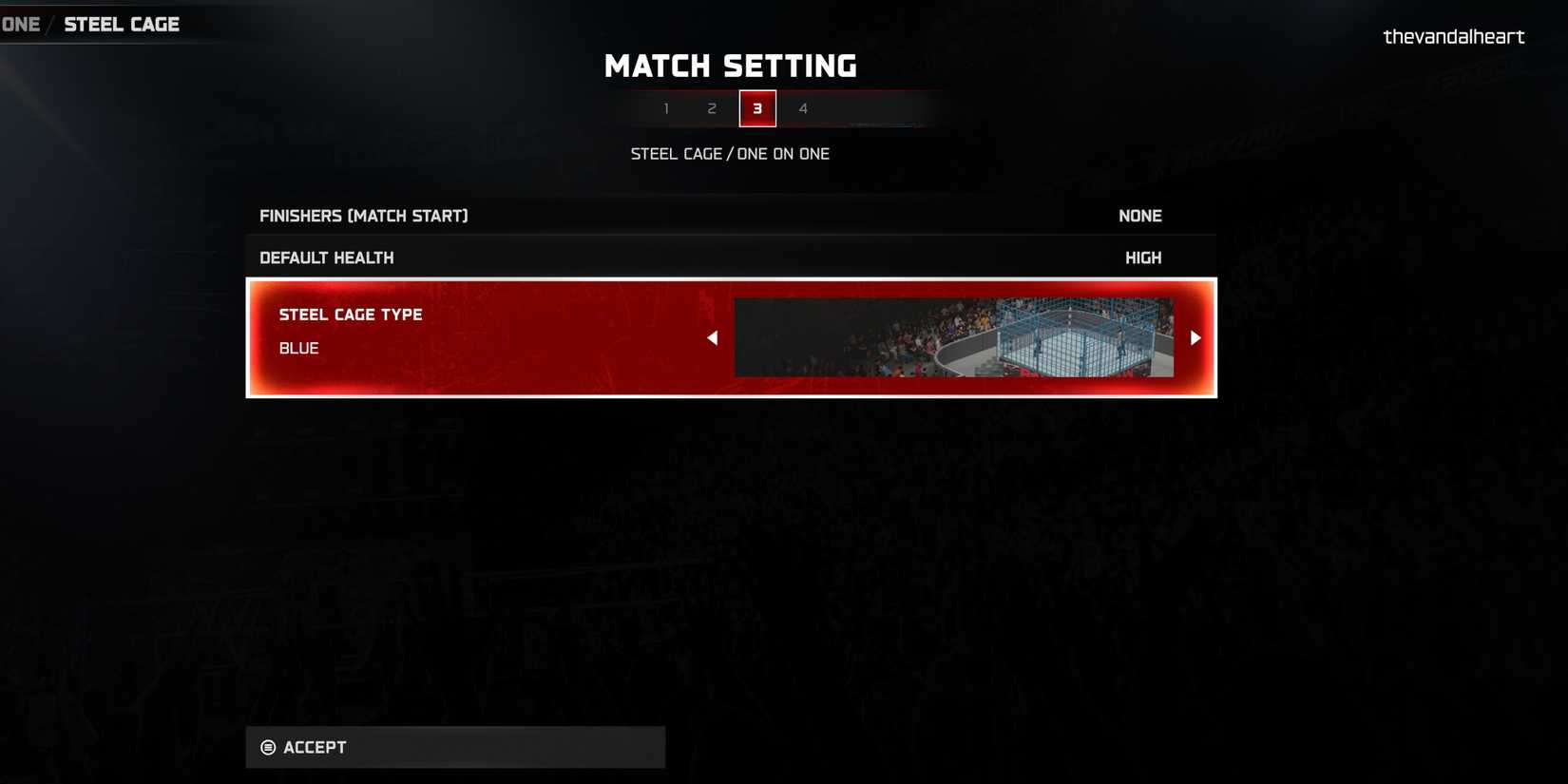
Task: Click the STEEL CAGE / ONE ON ONE label
Action: tap(730, 153)
